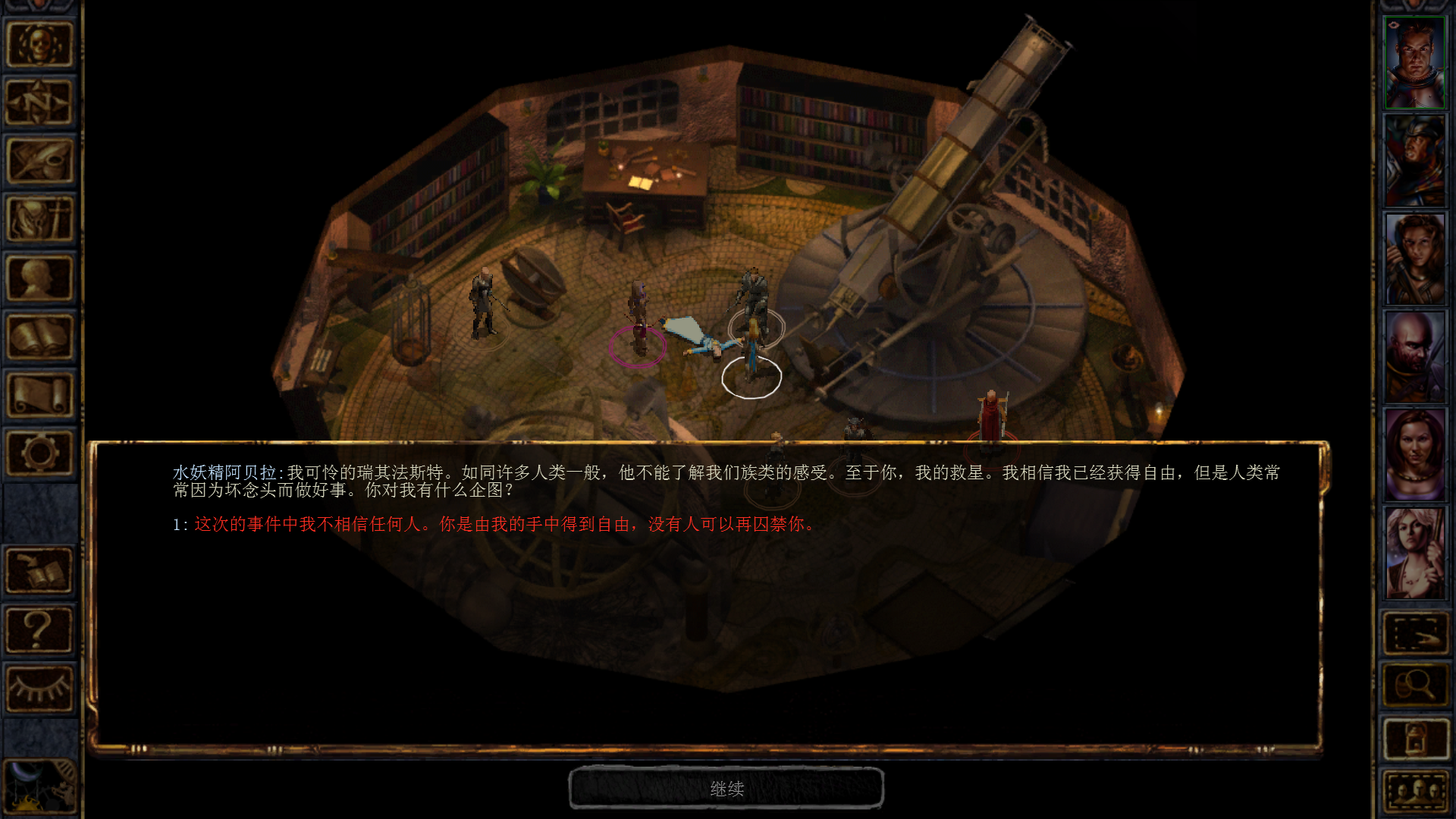
Task: Select the helmeted fighter in red portrait
Action: coord(1414,161)
